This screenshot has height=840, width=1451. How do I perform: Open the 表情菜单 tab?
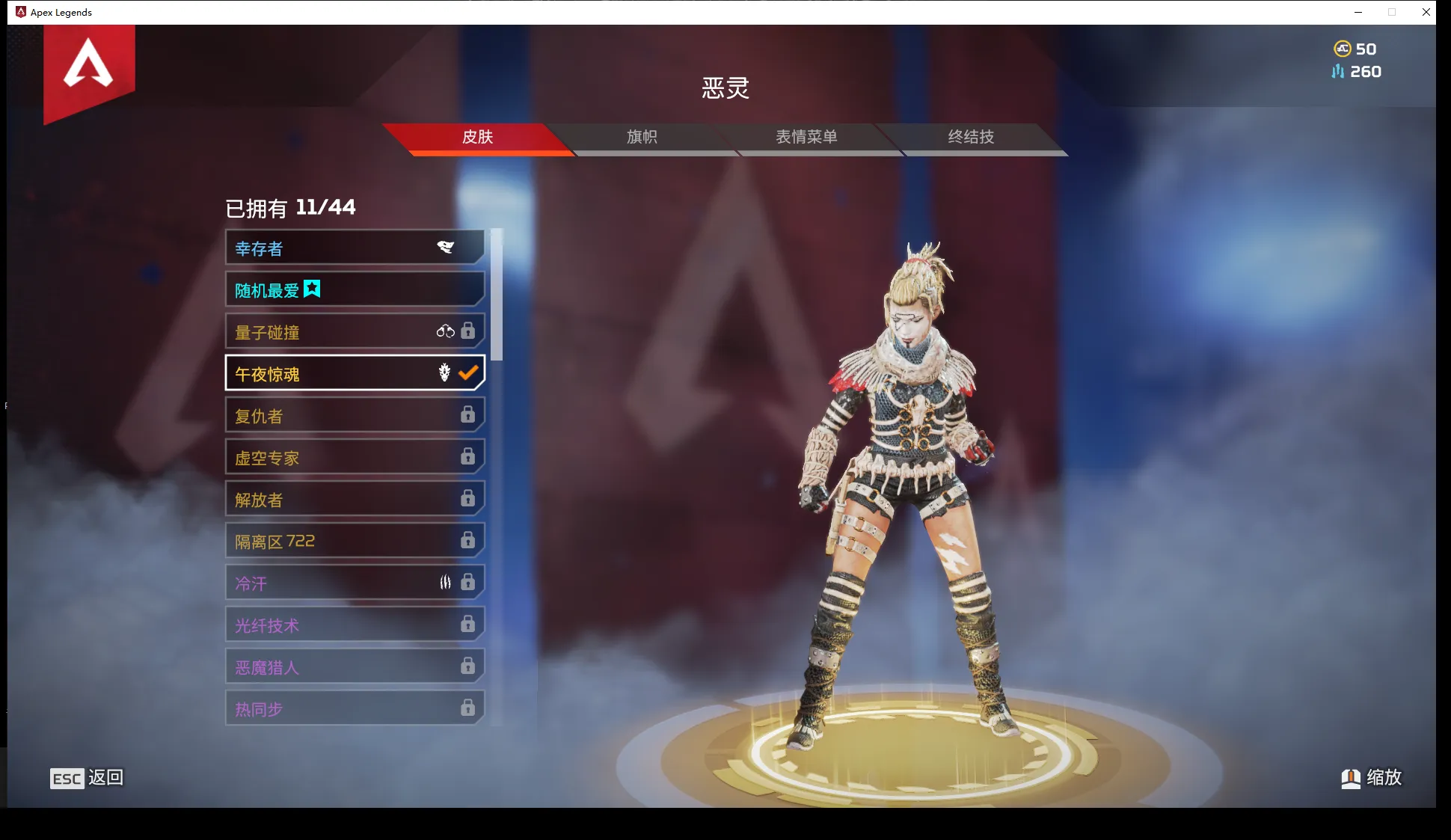tap(806, 137)
